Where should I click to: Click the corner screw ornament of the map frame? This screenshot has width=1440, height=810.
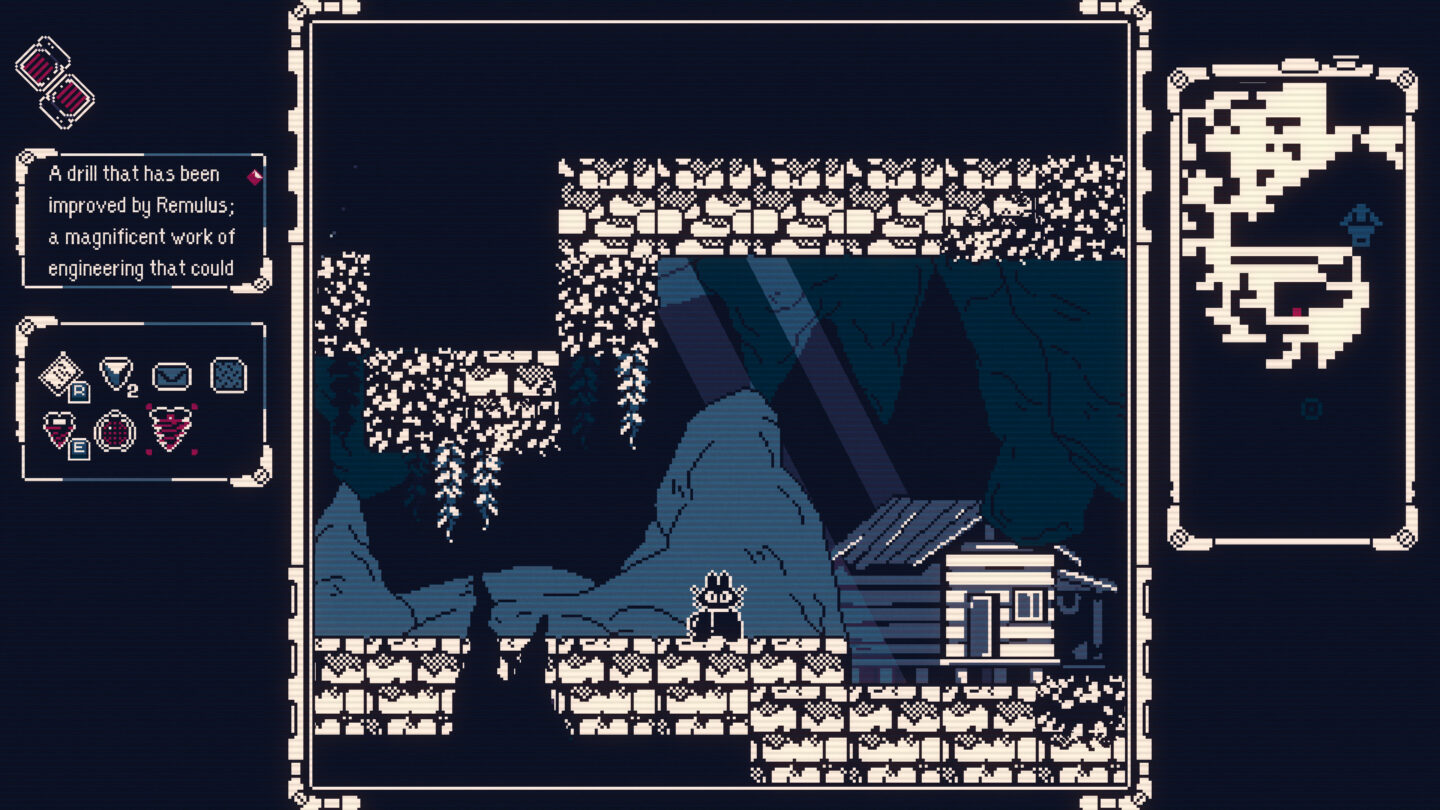pyautogui.click(x=1176, y=78)
